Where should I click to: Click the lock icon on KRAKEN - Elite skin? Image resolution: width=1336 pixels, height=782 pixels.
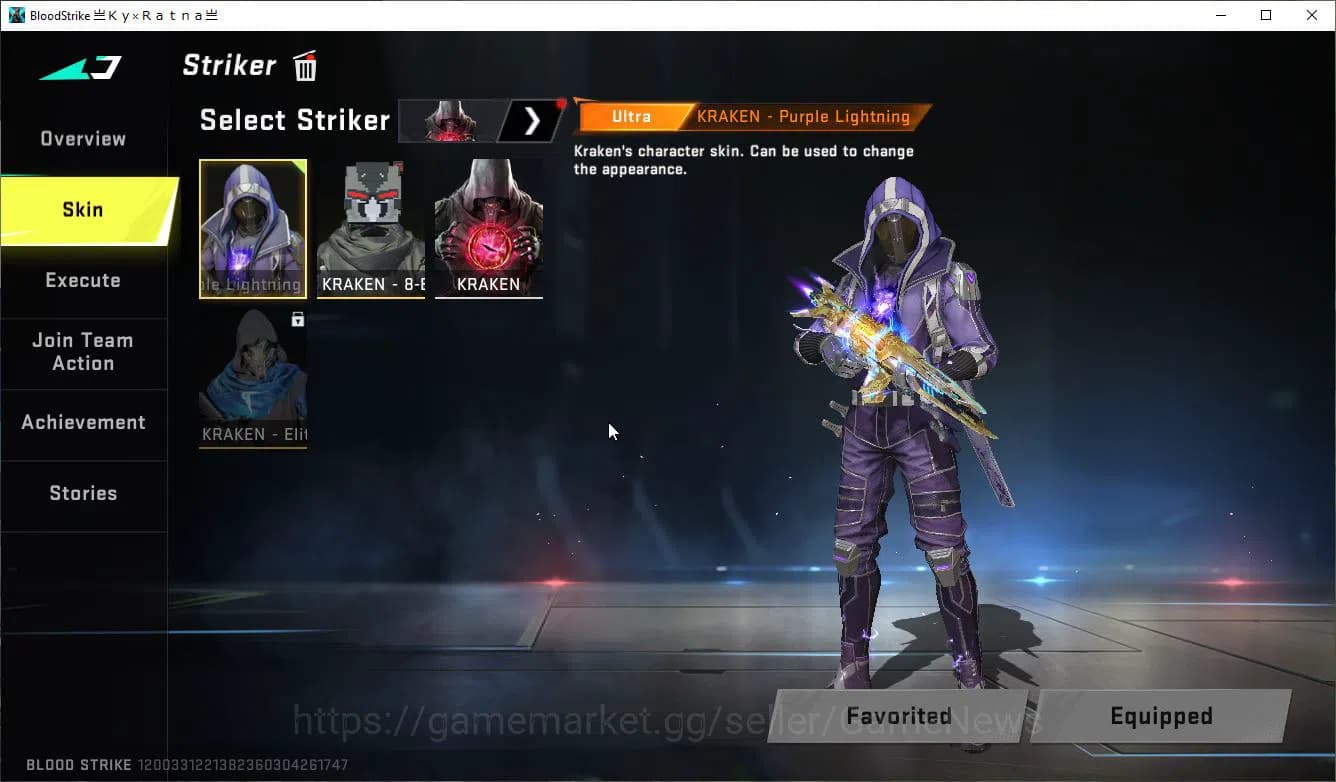pyautogui.click(x=298, y=318)
